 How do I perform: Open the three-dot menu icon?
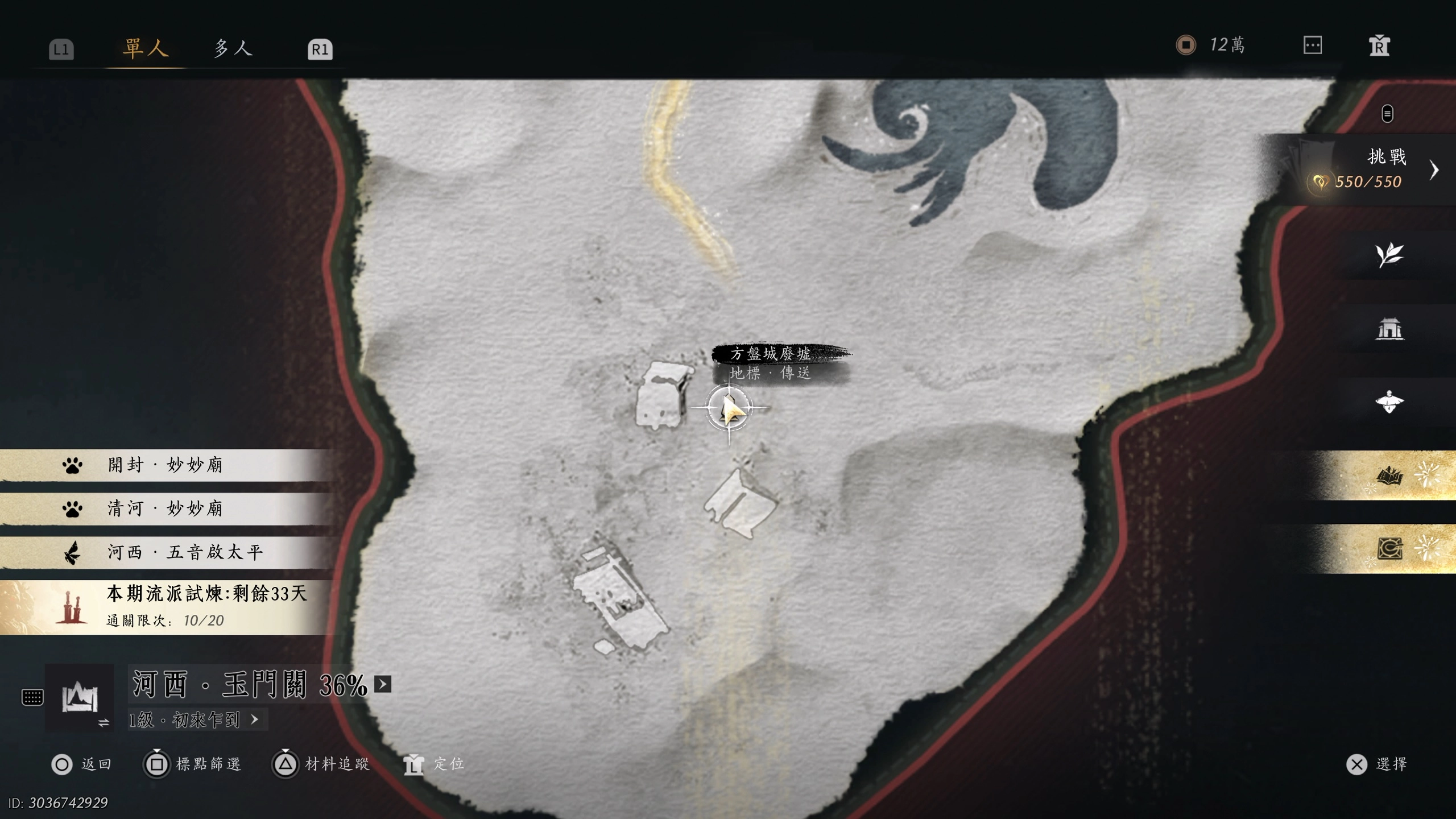[x=1312, y=45]
